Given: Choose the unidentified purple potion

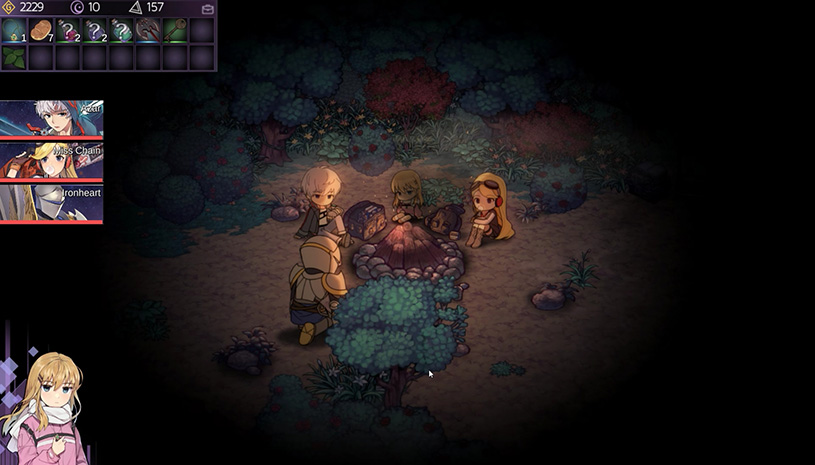Looking at the screenshot, I should tap(95, 30).
